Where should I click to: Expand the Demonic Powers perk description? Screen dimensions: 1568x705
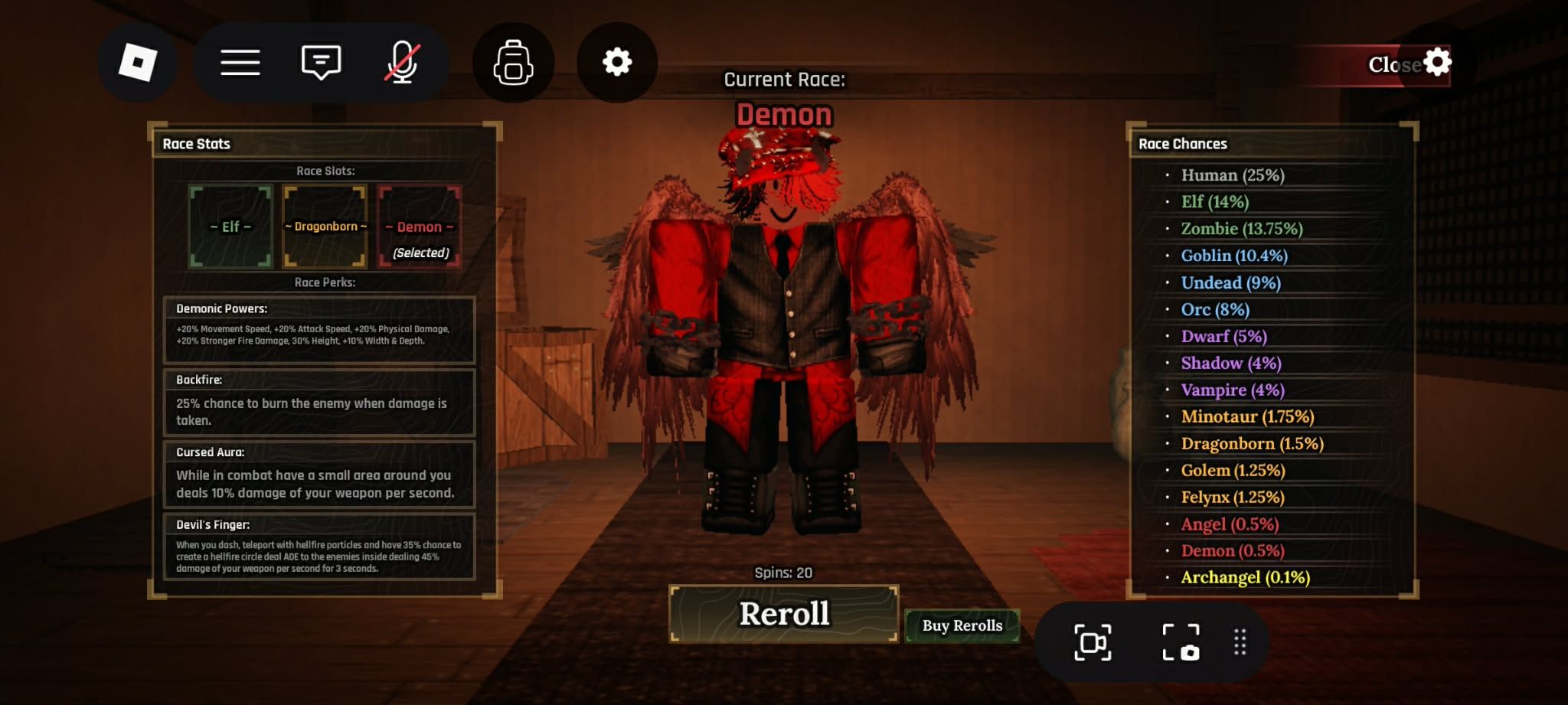(318, 331)
